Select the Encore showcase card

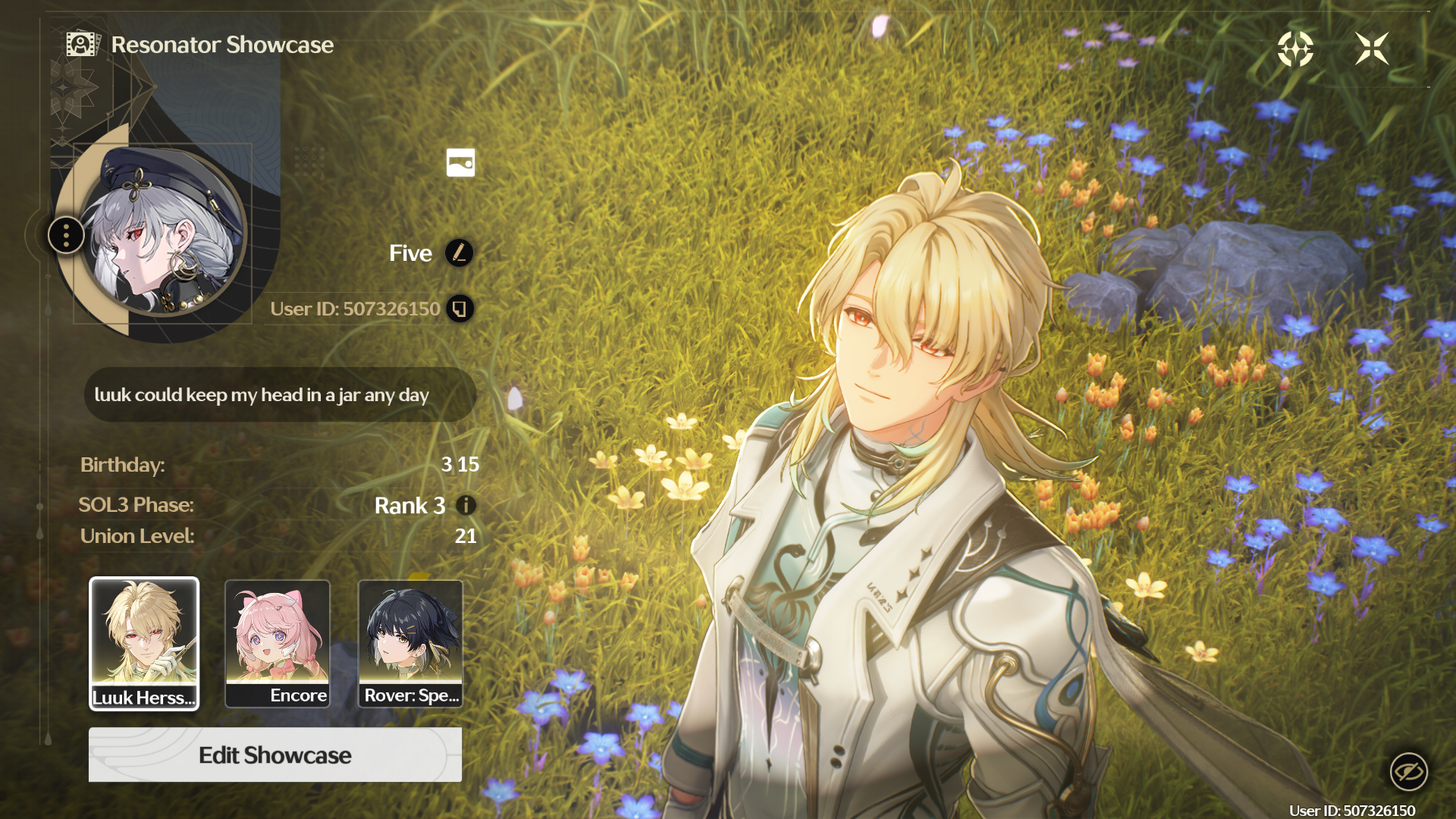(x=278, y=643)
